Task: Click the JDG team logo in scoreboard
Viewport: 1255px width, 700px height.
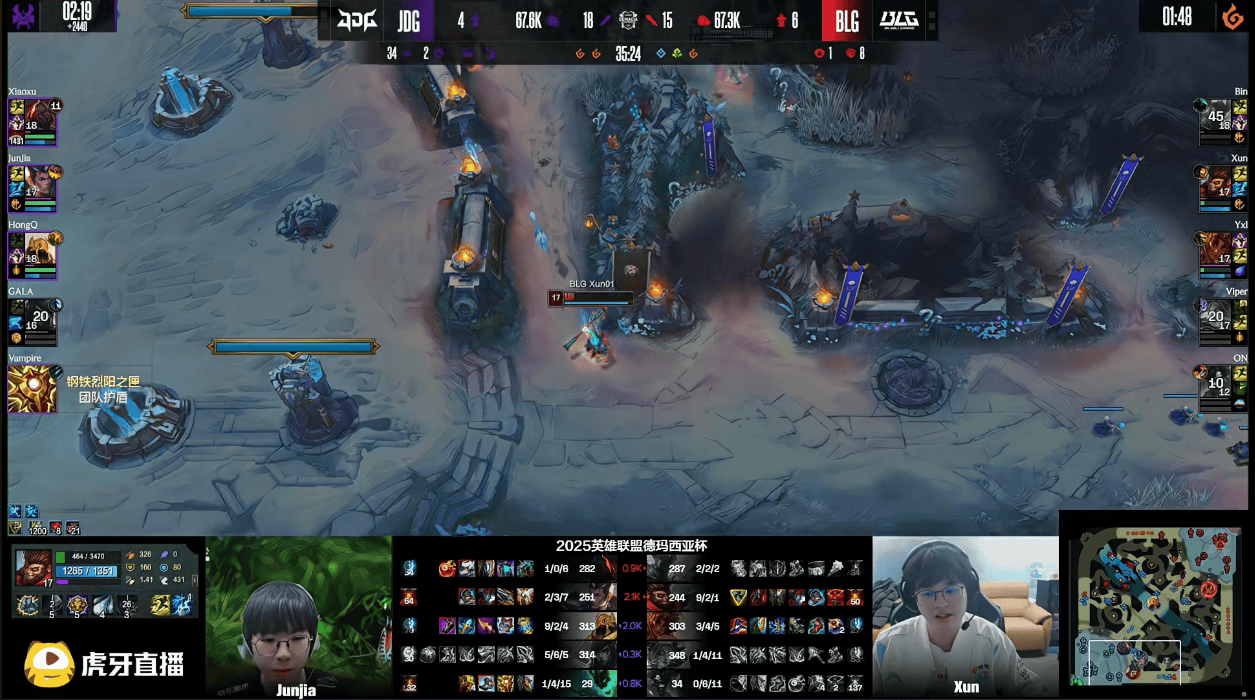Action: [356, 20]
